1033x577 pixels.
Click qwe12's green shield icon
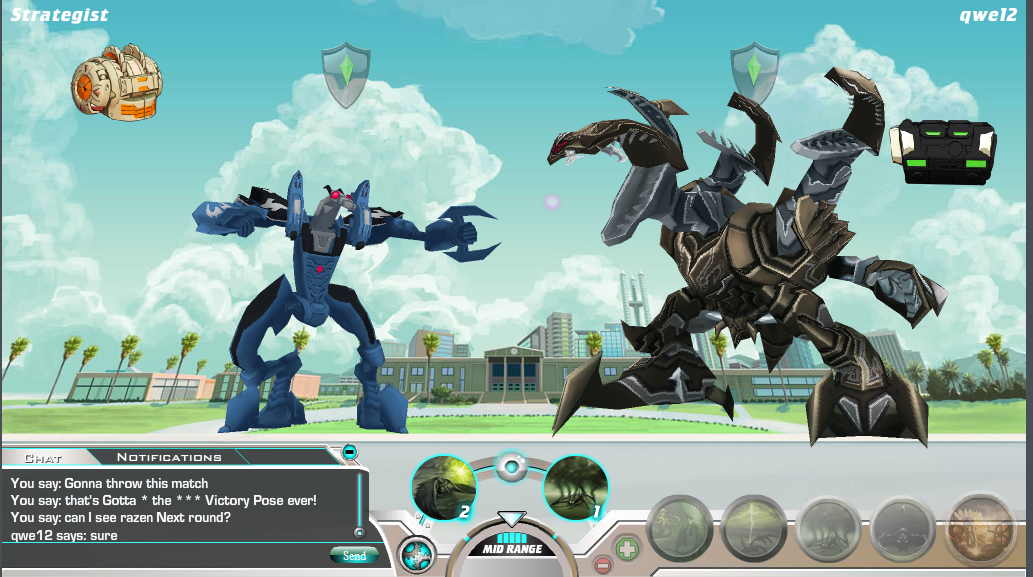(754, 71)
